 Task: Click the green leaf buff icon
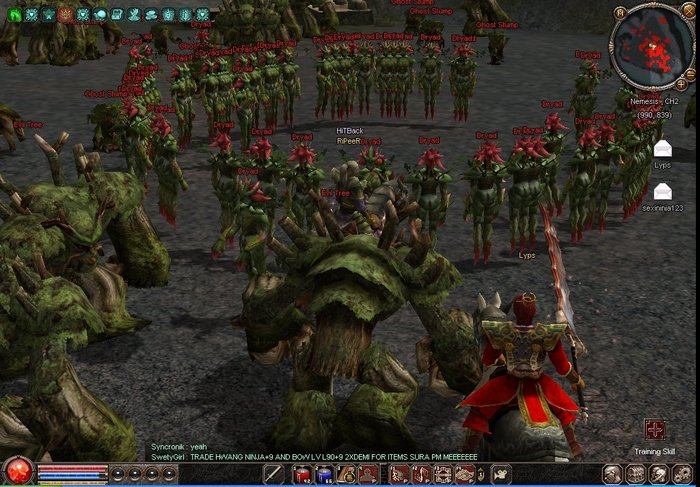(x=13, y=14)
